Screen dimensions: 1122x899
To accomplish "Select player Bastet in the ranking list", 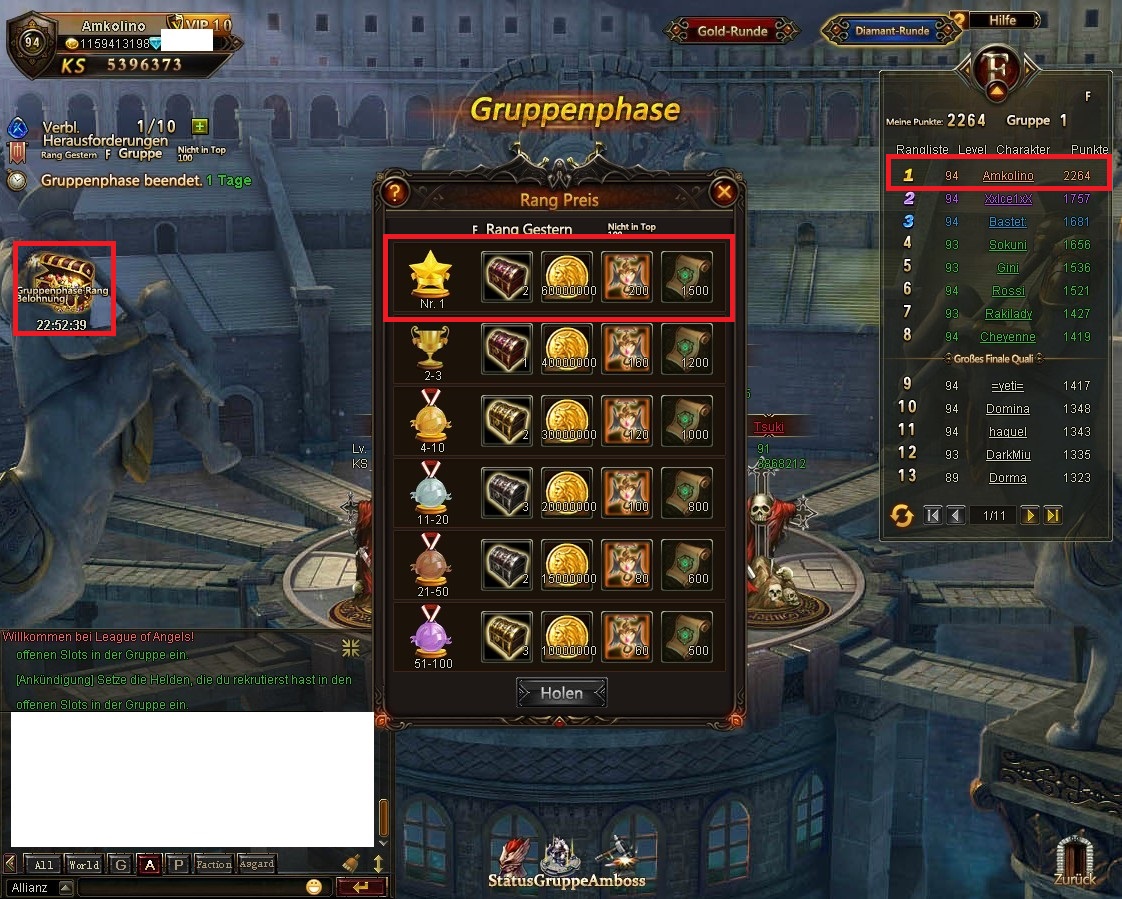I will [1007, 221].
